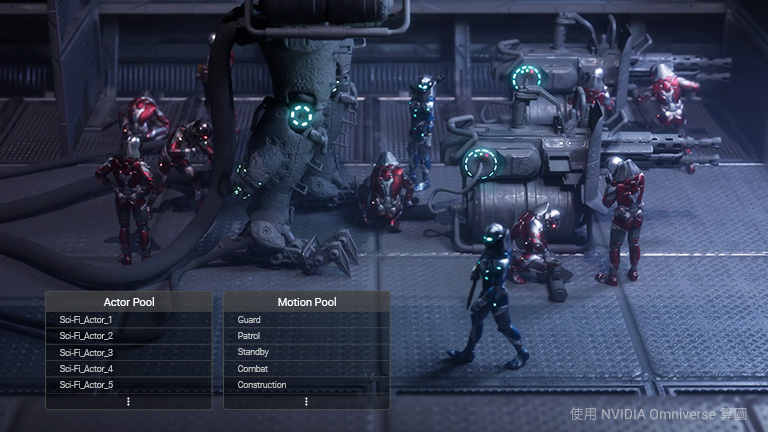Select the Guard motion
Viewport: 768px width, 432px height.
point(250,319)
